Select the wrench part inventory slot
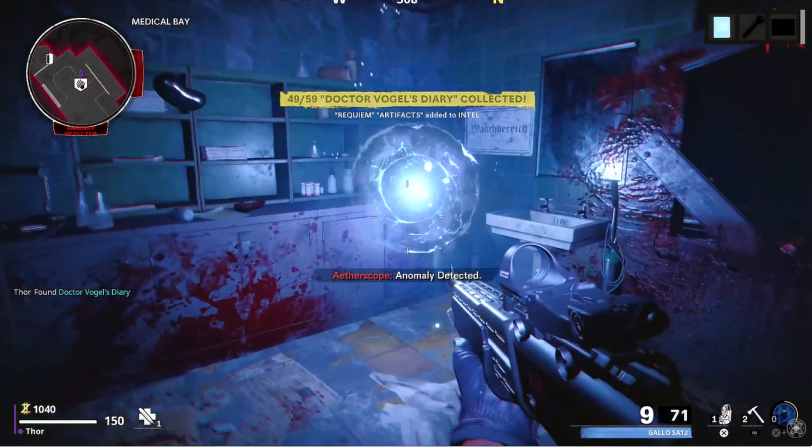 tap(752, 28)
